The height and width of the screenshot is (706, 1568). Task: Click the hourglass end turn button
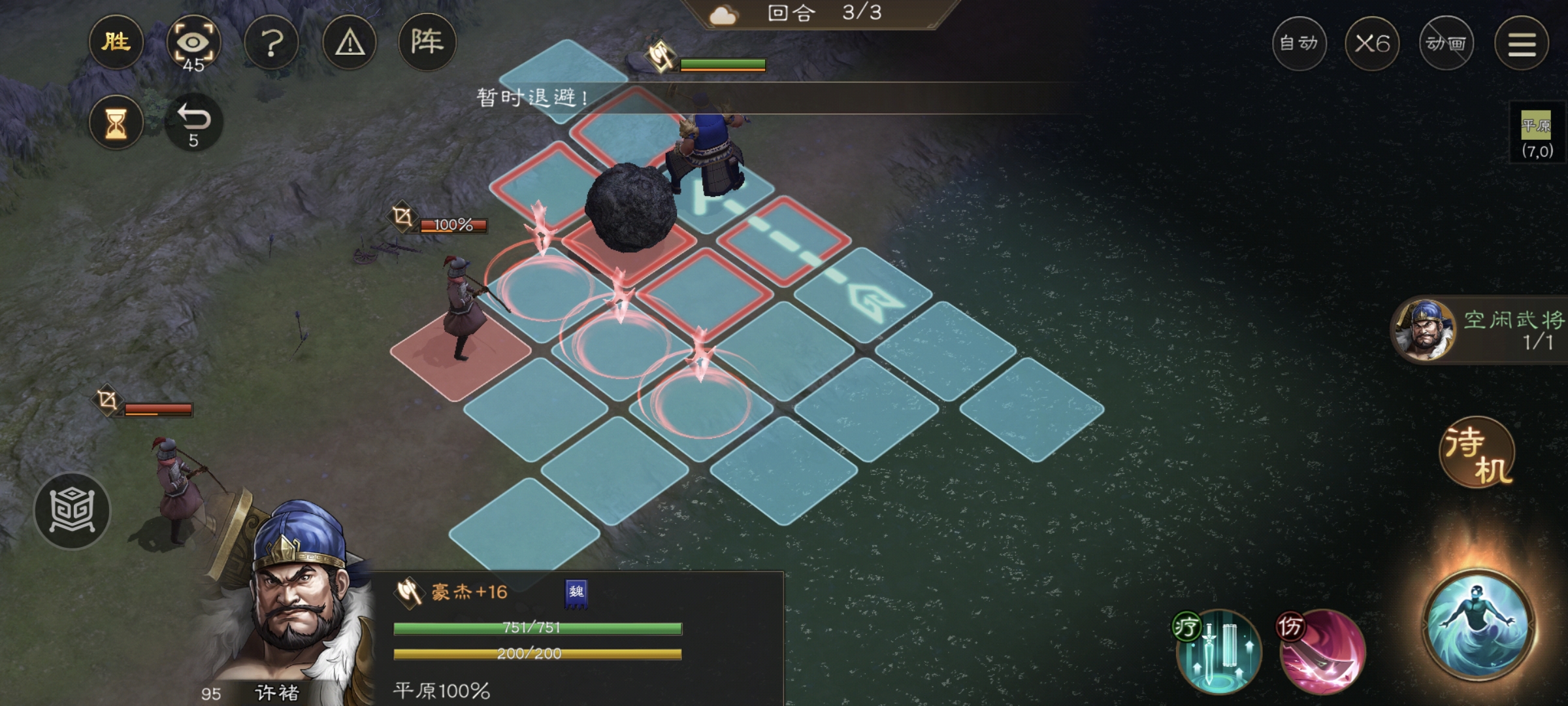116,122
